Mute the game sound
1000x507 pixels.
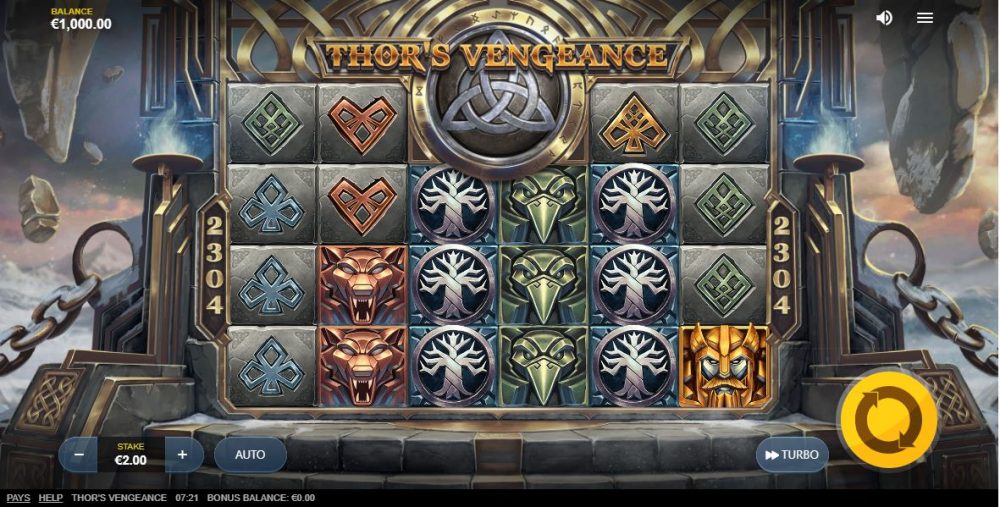884,18
